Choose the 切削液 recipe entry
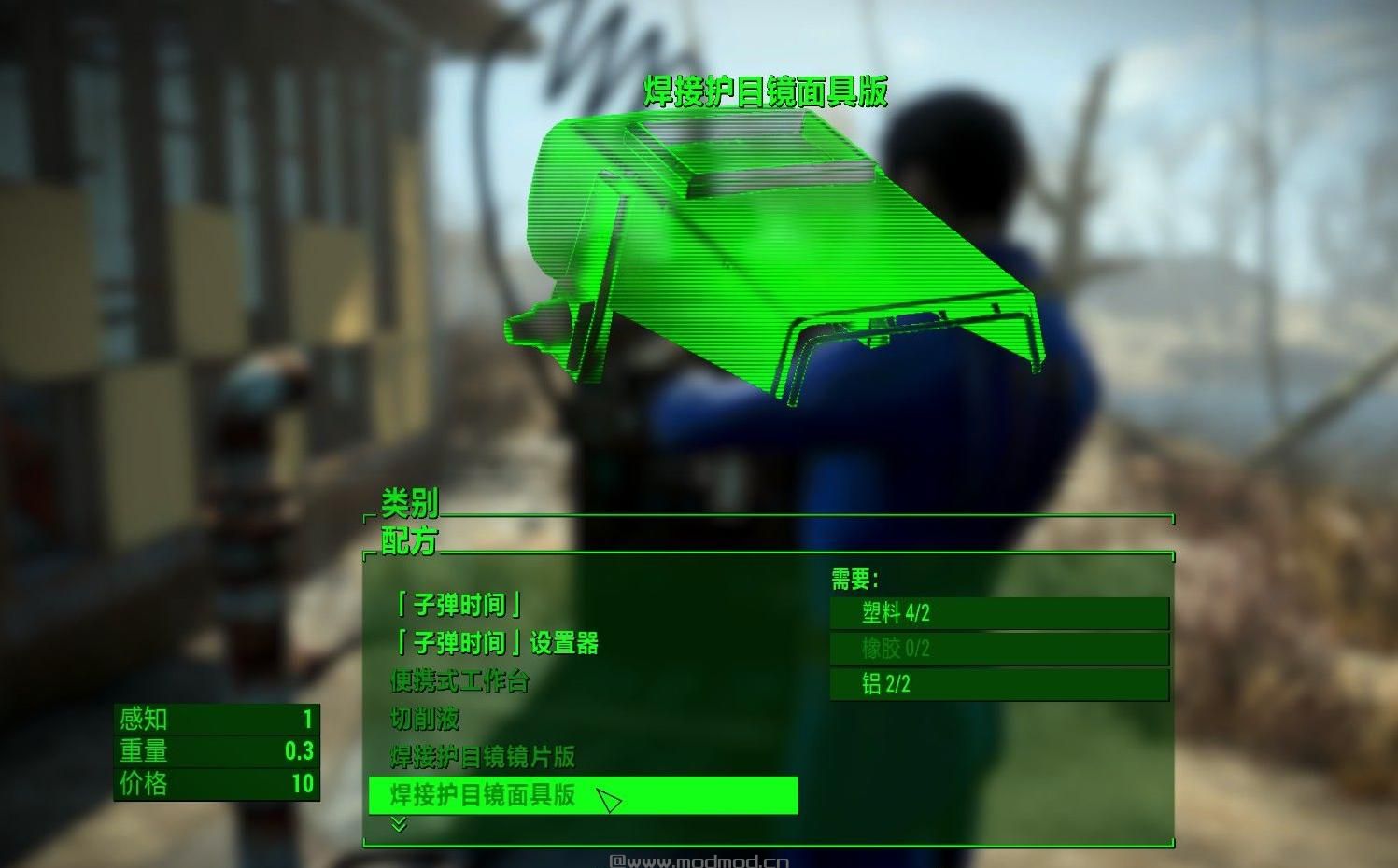1398x868 pixels. click(425, 719)
